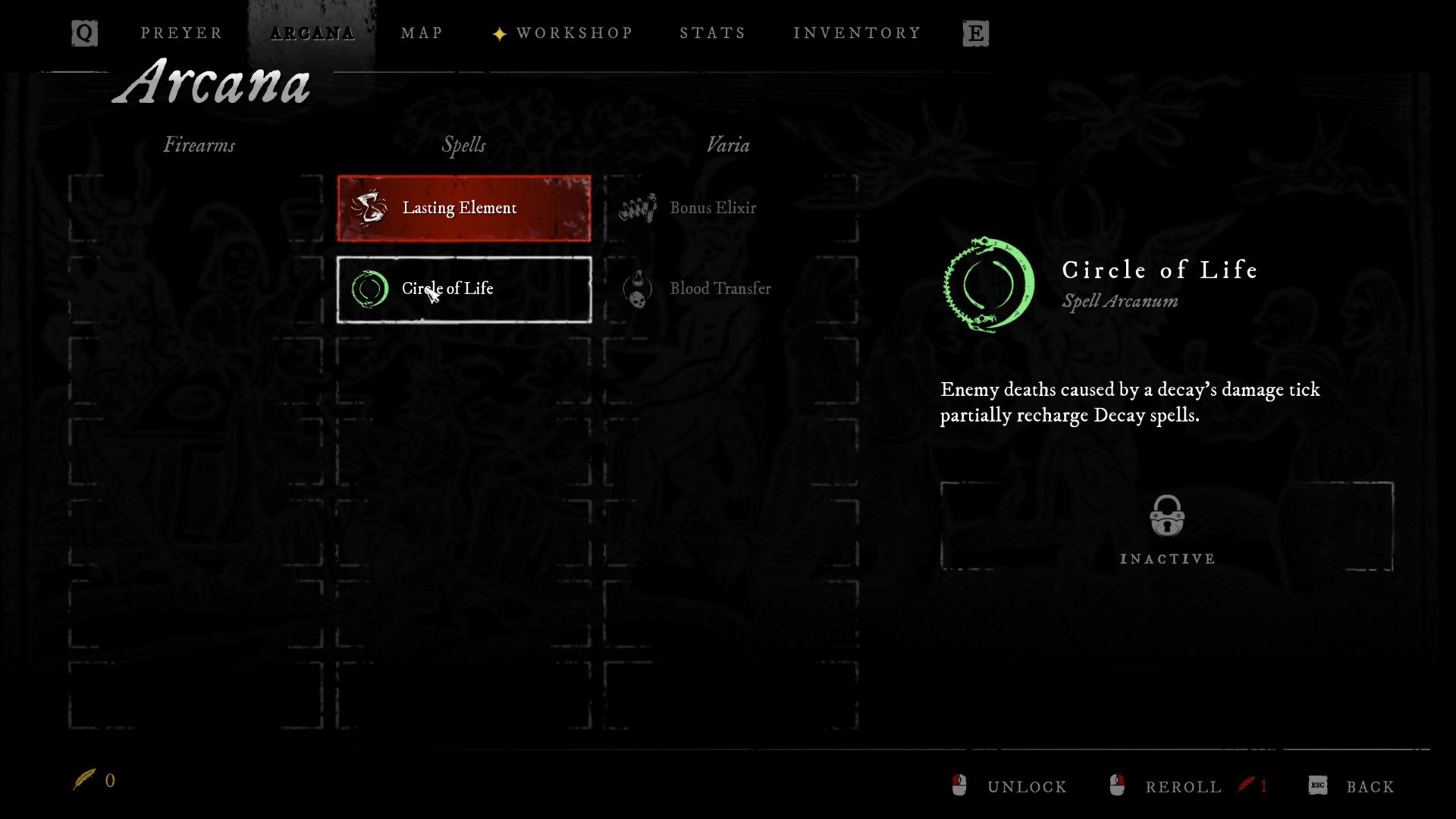Go back from the Arcana screen

tap(1353, 786)
